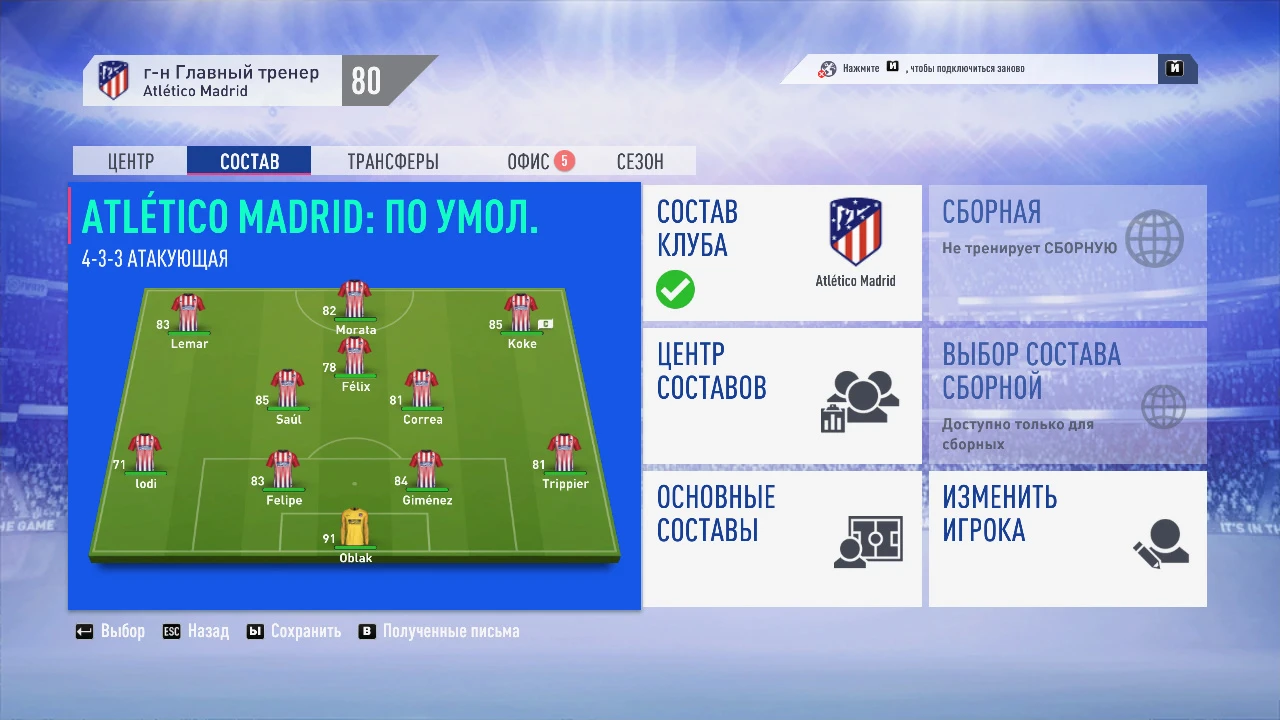This screenshot has height=720, width=1280.
Task: Toggle the green checkmark in Состав клуба
Action: [x=674, y=290]
